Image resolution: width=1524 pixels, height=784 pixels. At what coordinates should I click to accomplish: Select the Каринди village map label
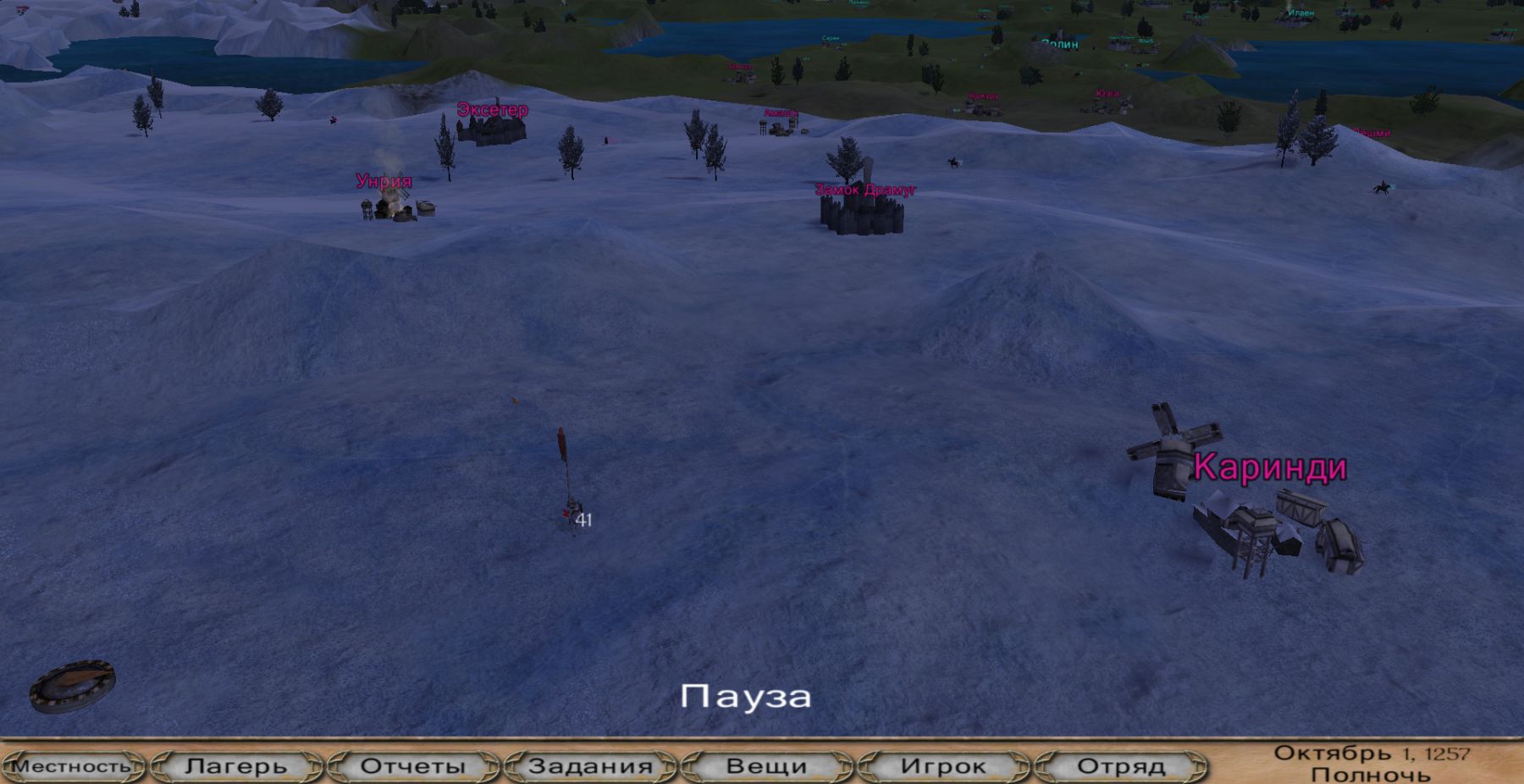click(1270, 467)
